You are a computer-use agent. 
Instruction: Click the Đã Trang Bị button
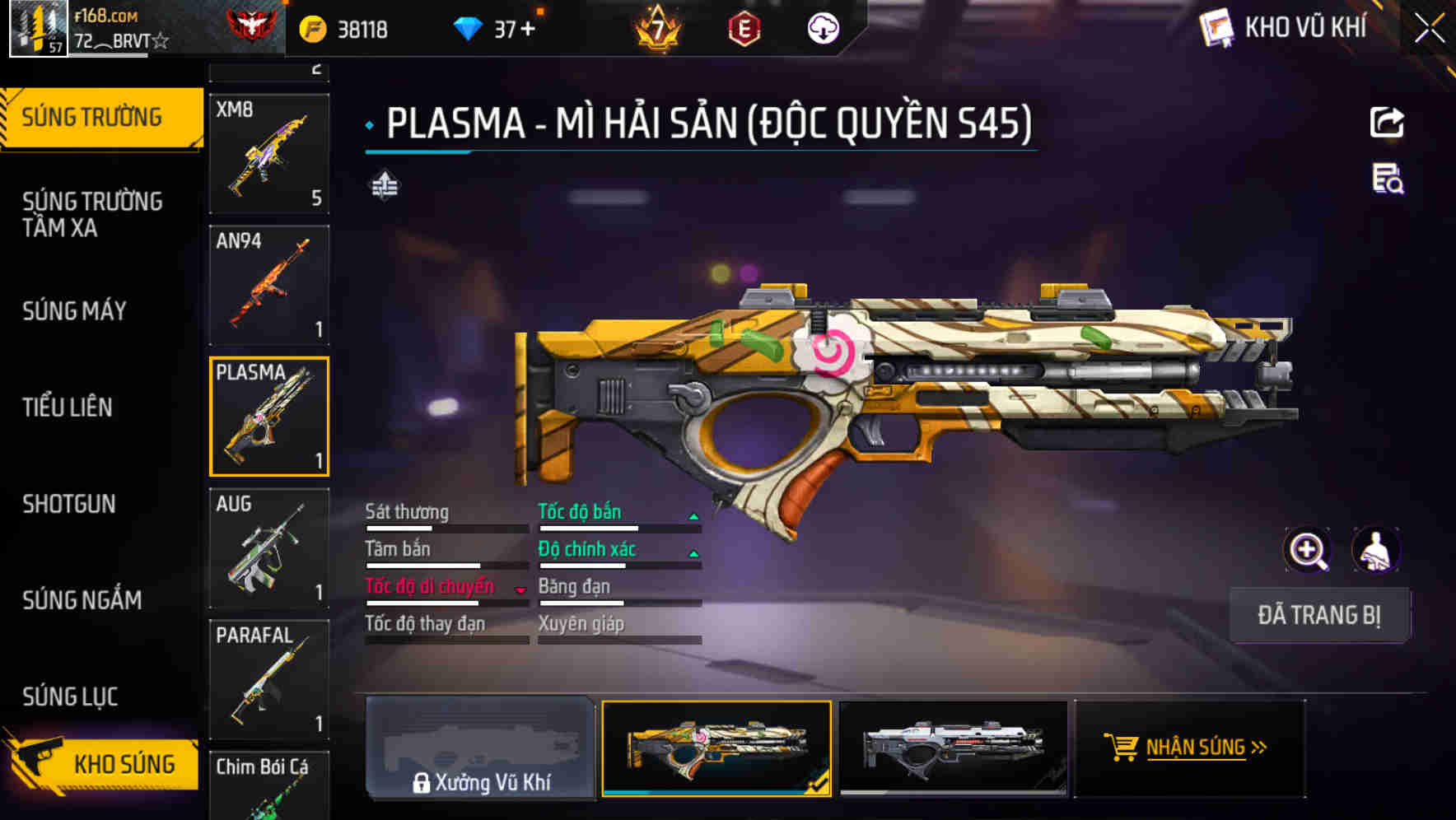(1319, 615)
